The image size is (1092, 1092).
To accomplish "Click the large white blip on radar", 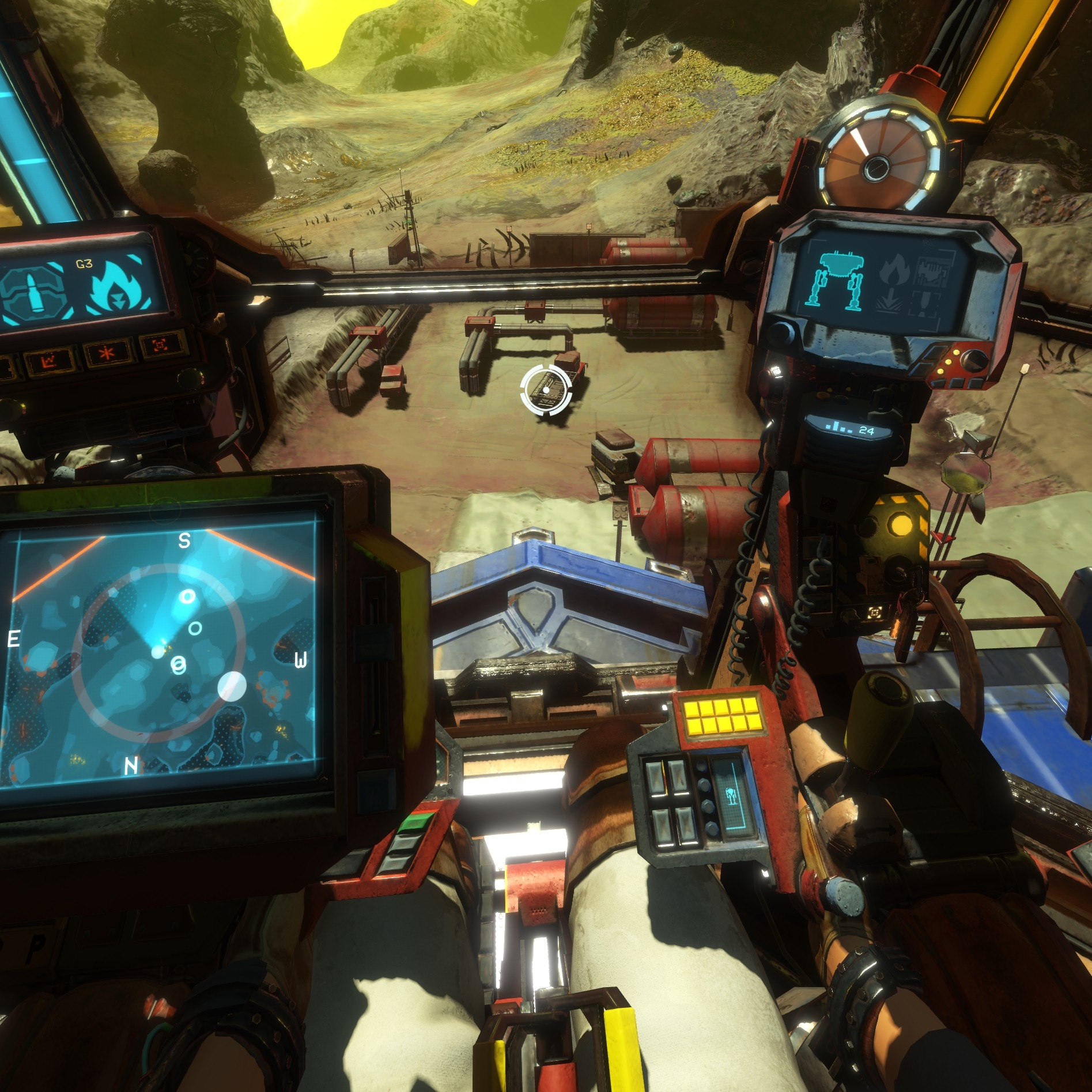I will click(232, 686).
